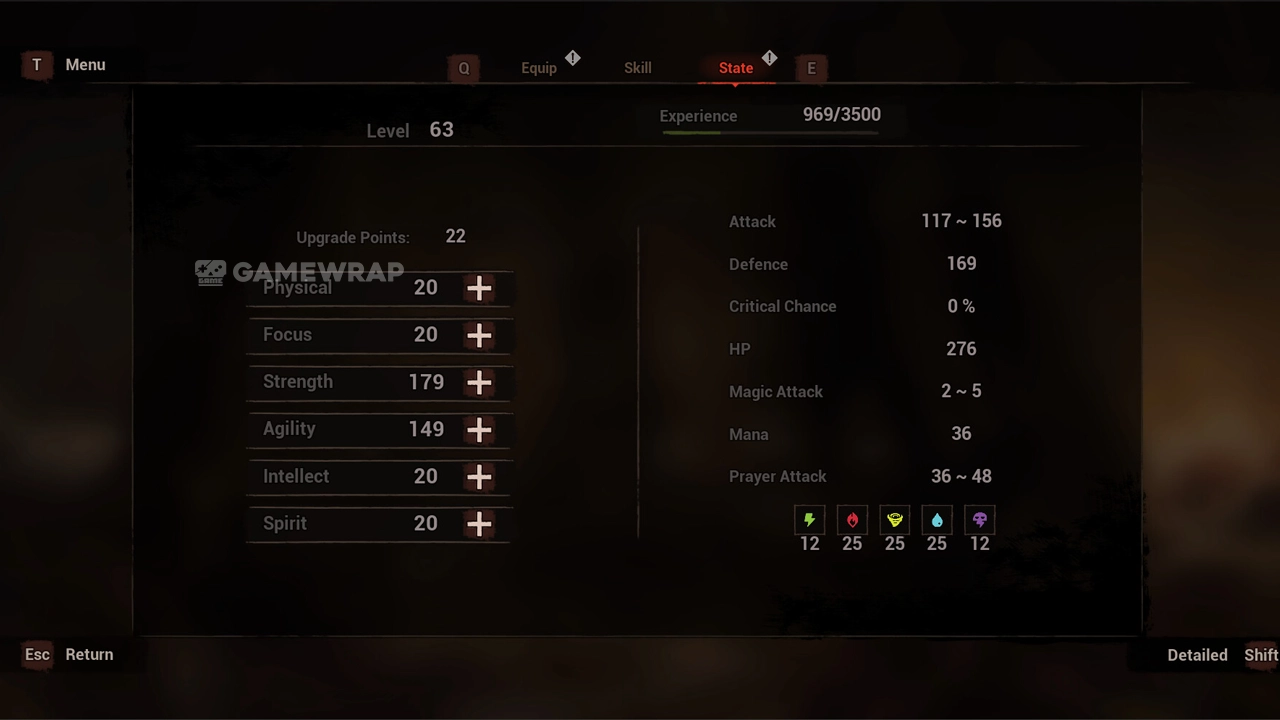Select the red fire resistance icon

coord(852,520)
